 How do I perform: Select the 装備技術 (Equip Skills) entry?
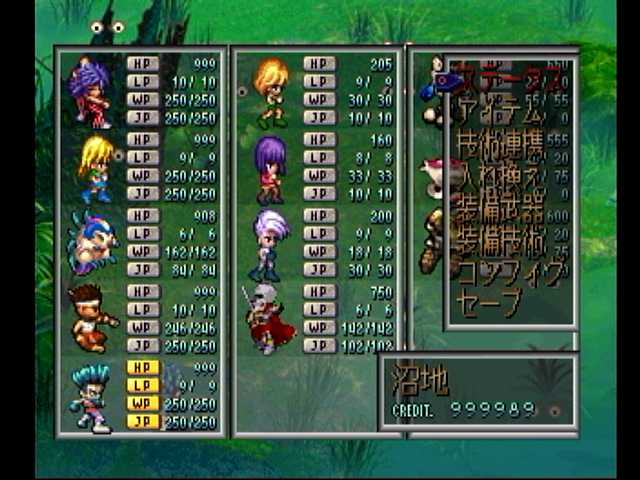tap(499, 243)
